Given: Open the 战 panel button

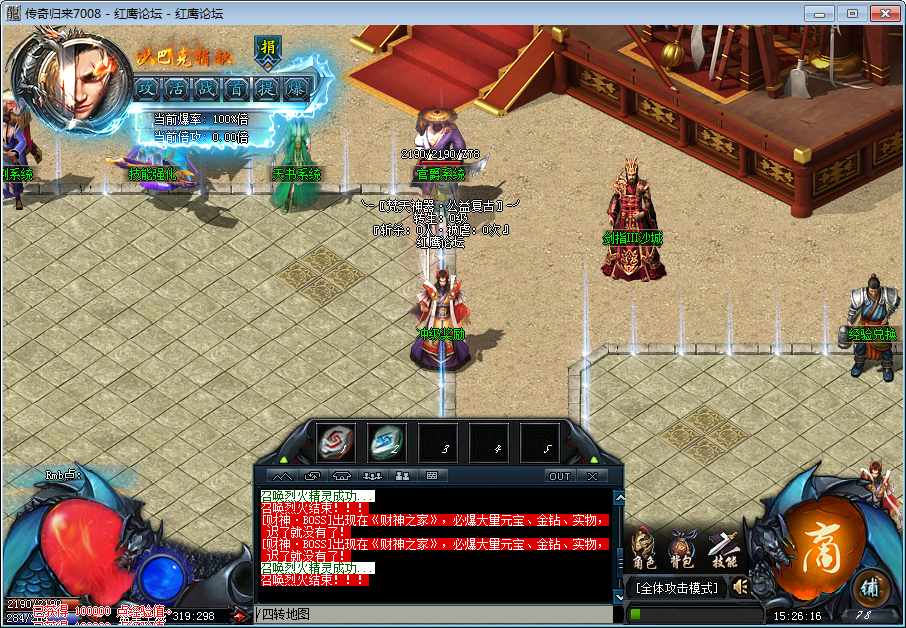Looking at the screenshot, I should point(206,88).
